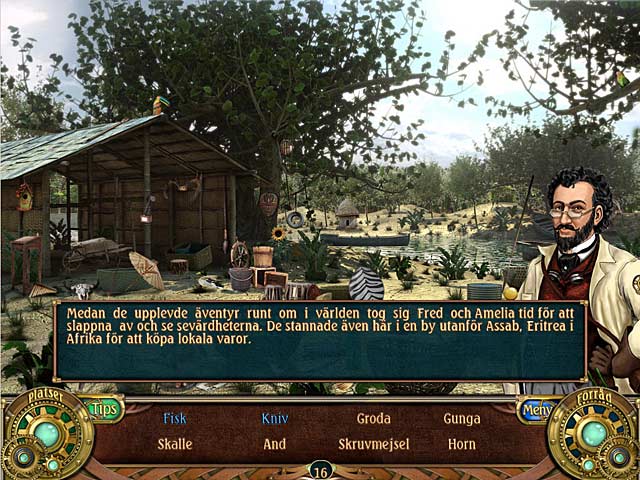Click the Platser compass dial
640x480 pixels.
click(x=45, y=434)
